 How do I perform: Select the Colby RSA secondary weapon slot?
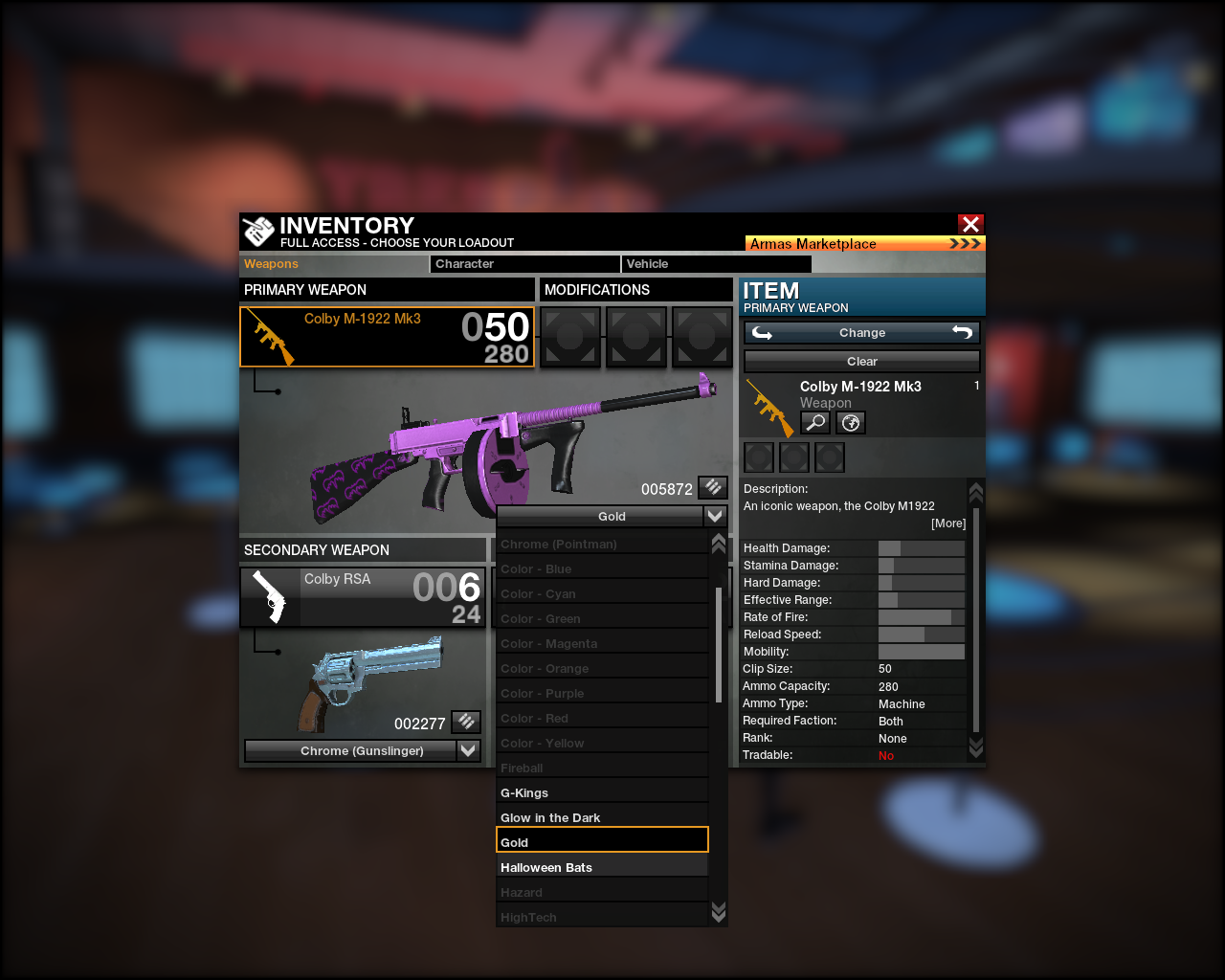(x=363, y=597)
